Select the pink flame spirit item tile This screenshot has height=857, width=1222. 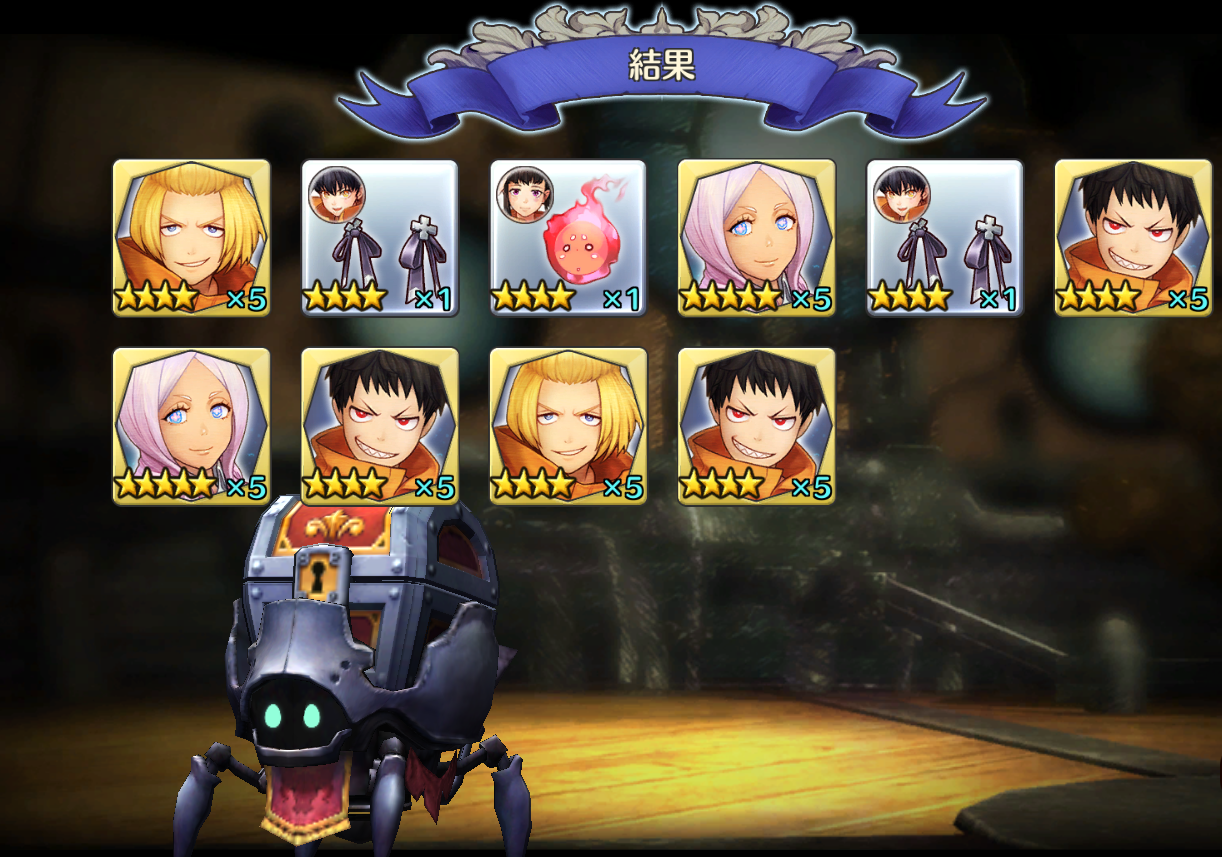[568, 238]
